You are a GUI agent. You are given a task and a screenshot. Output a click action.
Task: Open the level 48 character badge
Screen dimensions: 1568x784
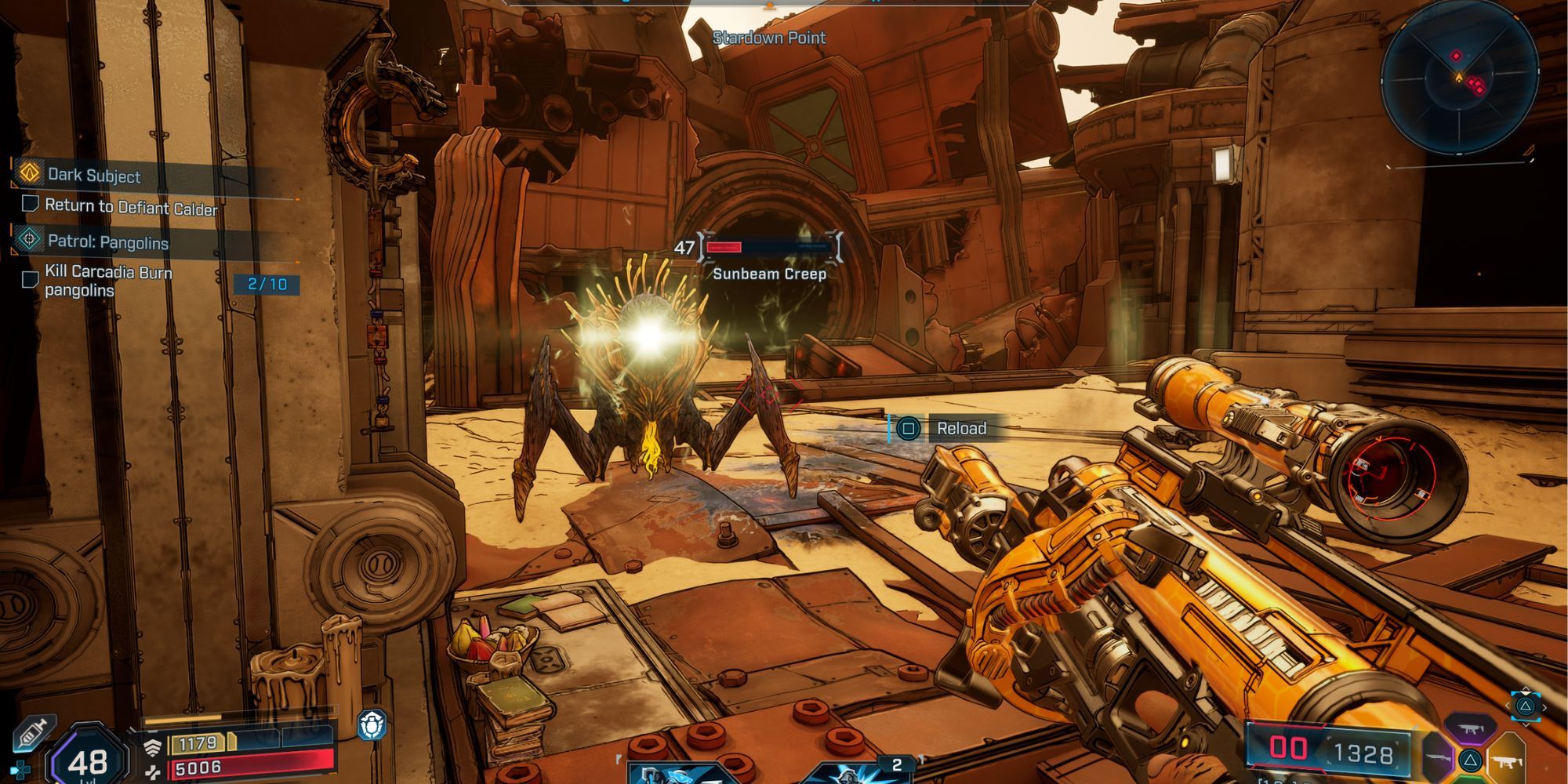coord(87,759)
